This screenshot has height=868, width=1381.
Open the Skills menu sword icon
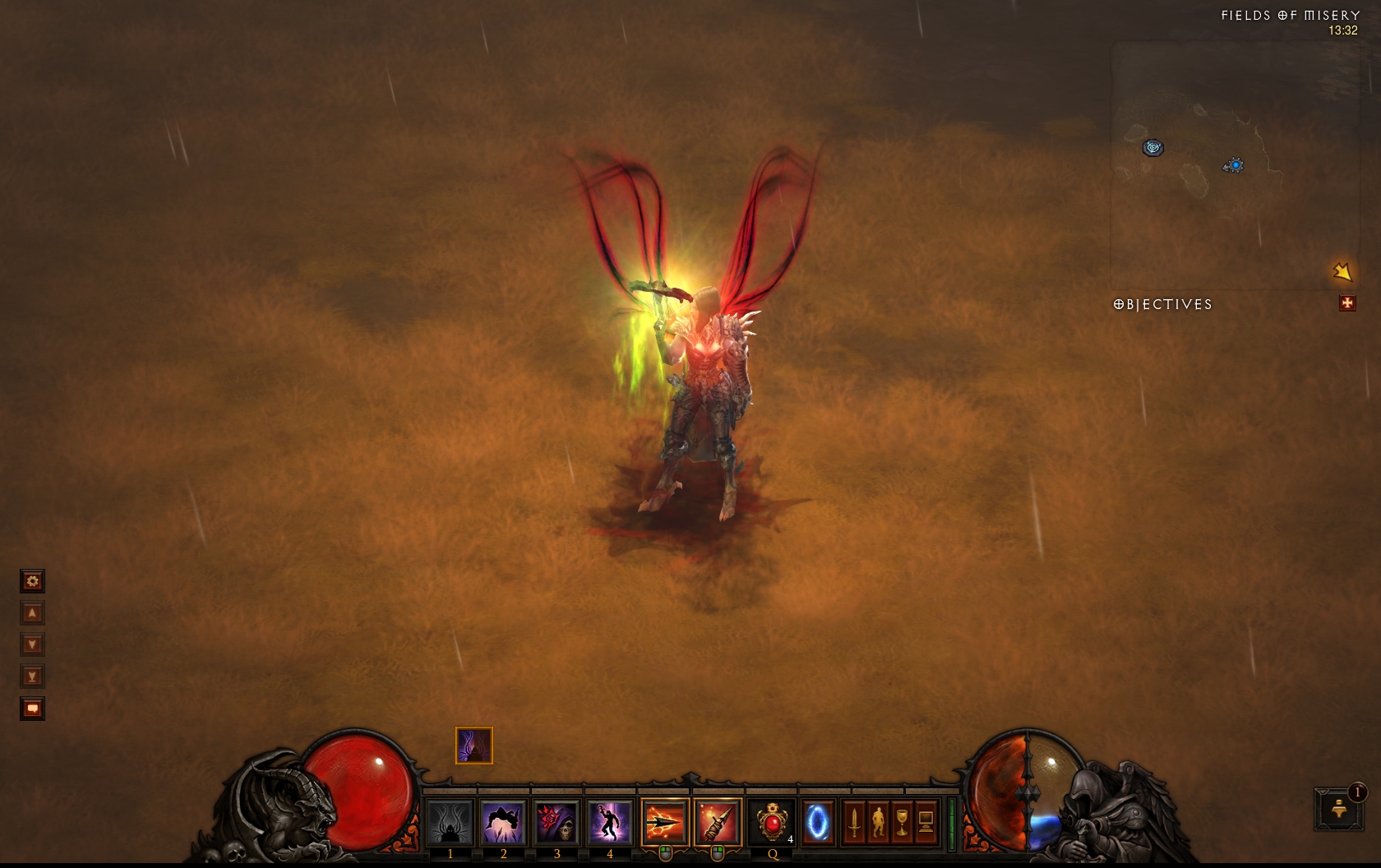coord(854,821)
